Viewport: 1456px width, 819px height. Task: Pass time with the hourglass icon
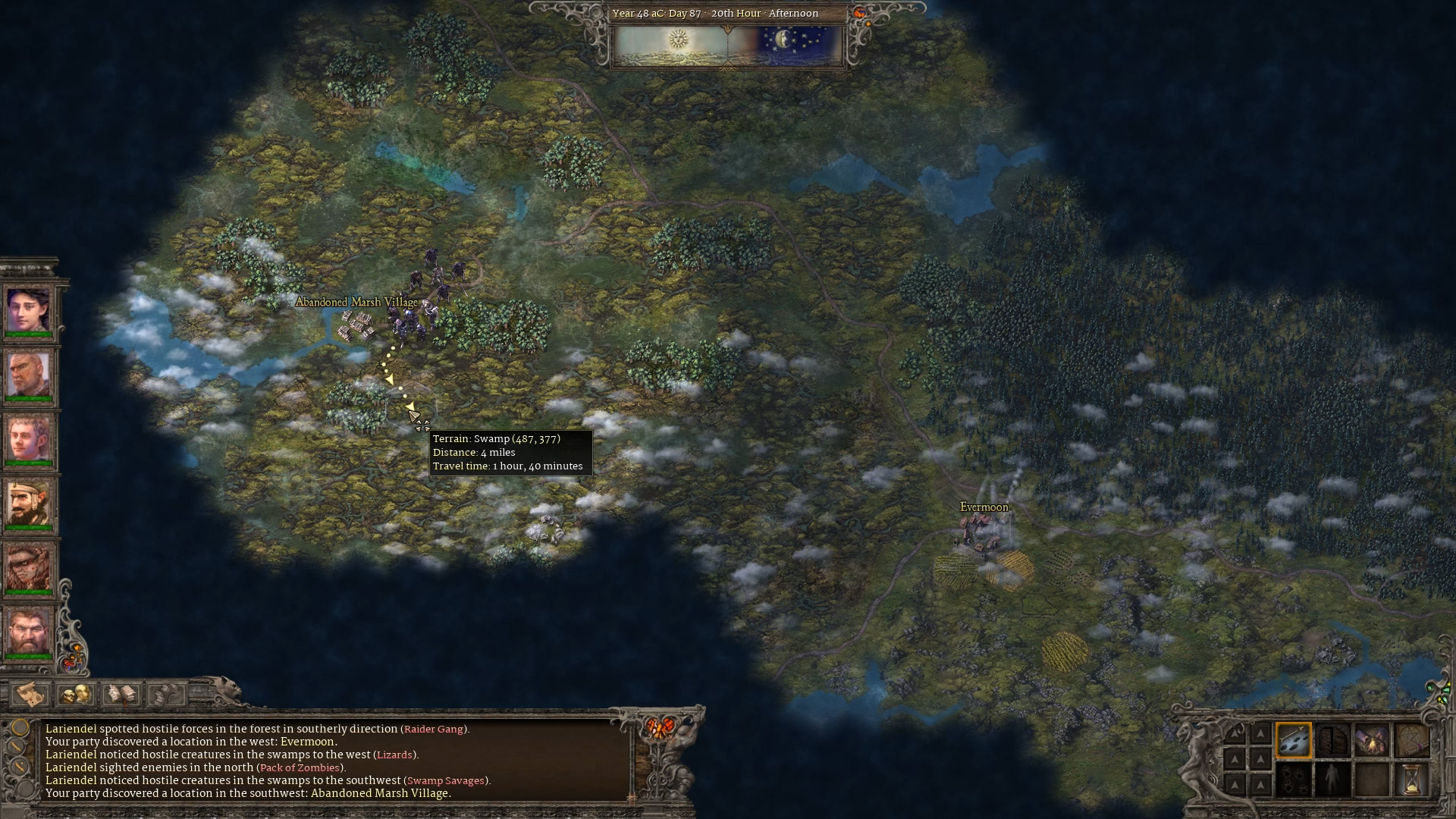pos(1411,780)
